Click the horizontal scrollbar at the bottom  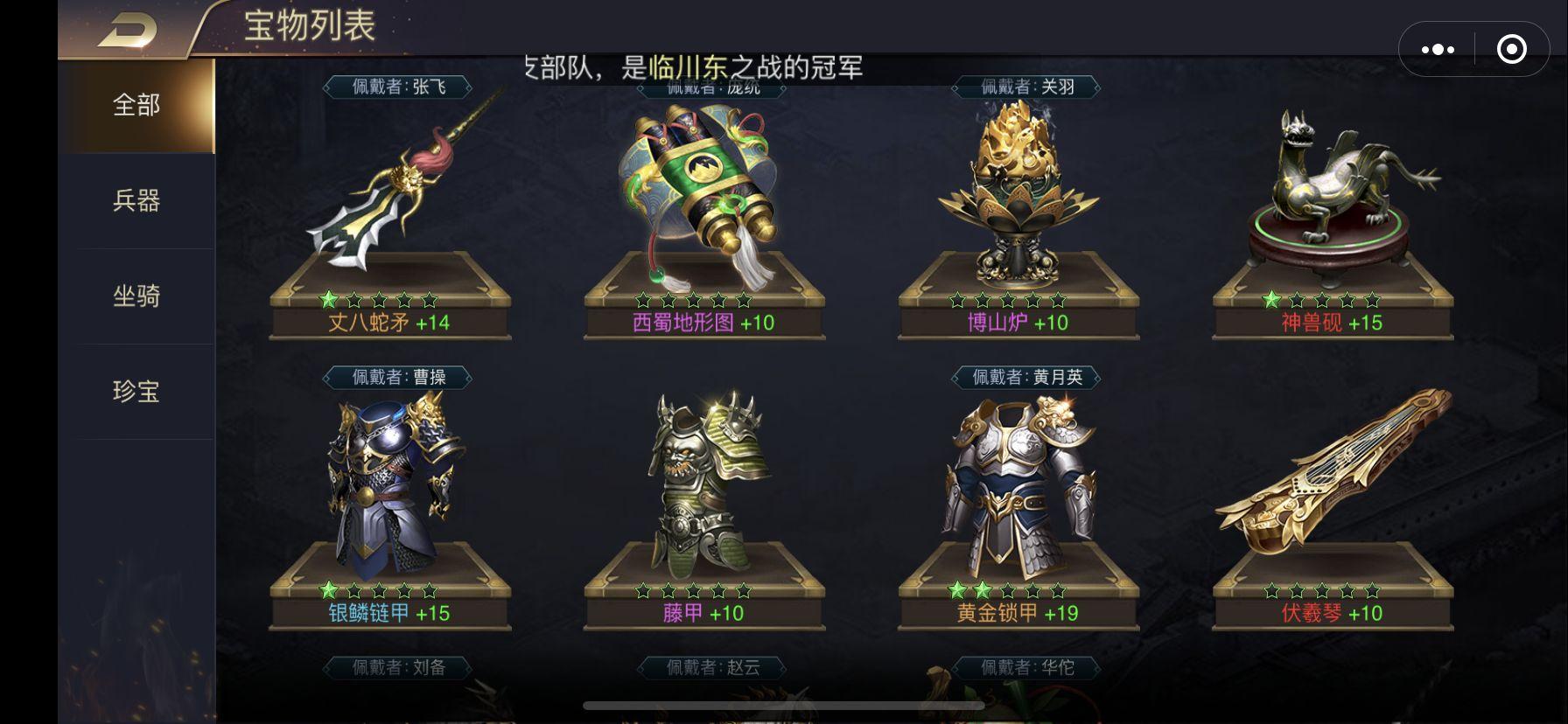coord(782,702)
